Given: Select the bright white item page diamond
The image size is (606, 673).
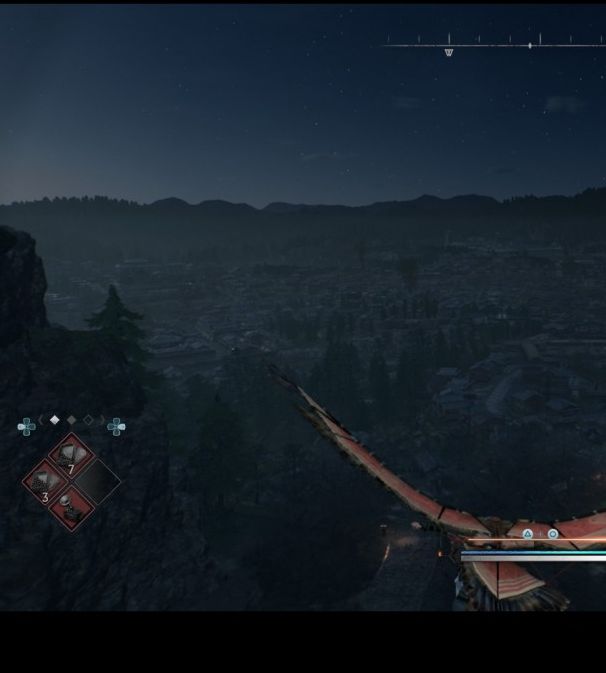Looking at the screenshot, I should (55, 420).
